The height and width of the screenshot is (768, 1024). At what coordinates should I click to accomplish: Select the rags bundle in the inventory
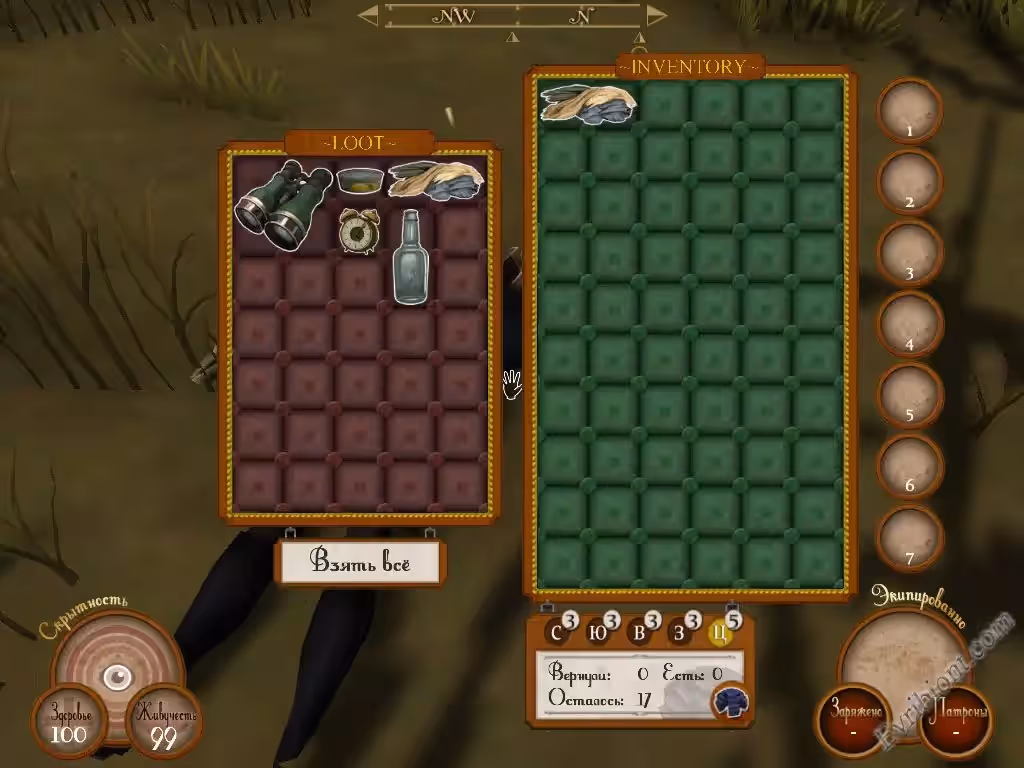click(589, 104)
